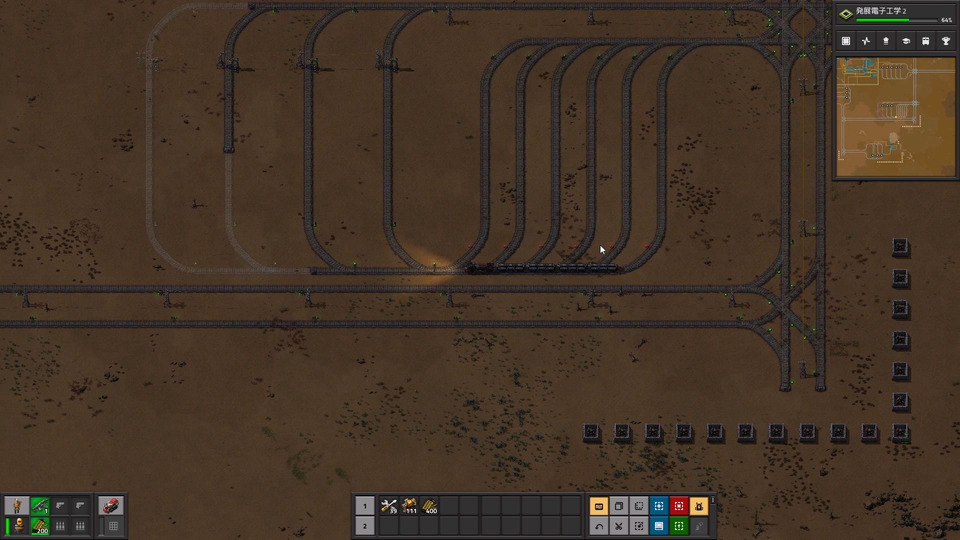Open the character button
The height and width of the screenshot is (540, 960).
coord(18,506)
